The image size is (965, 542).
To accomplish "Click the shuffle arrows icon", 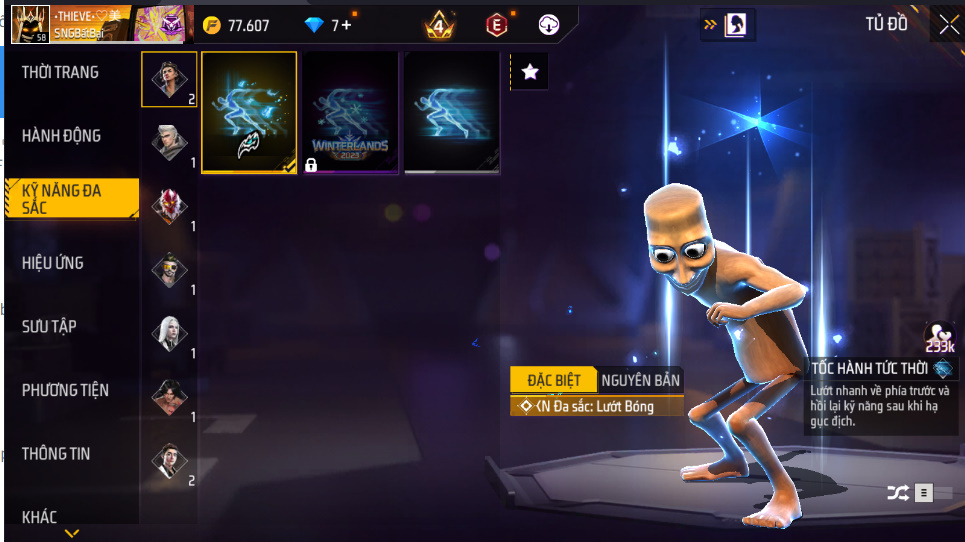I will point(897,492).
